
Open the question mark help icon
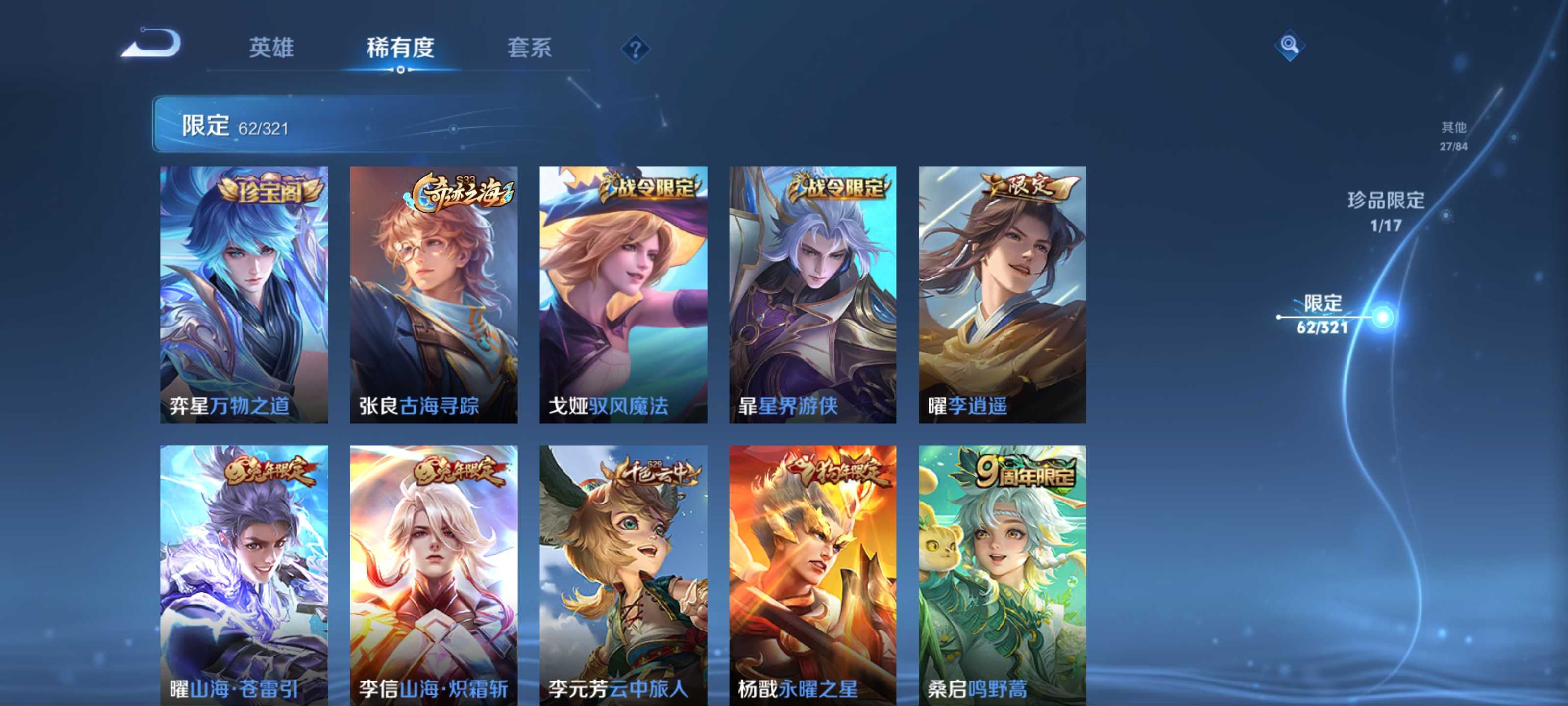coord(635,49)
